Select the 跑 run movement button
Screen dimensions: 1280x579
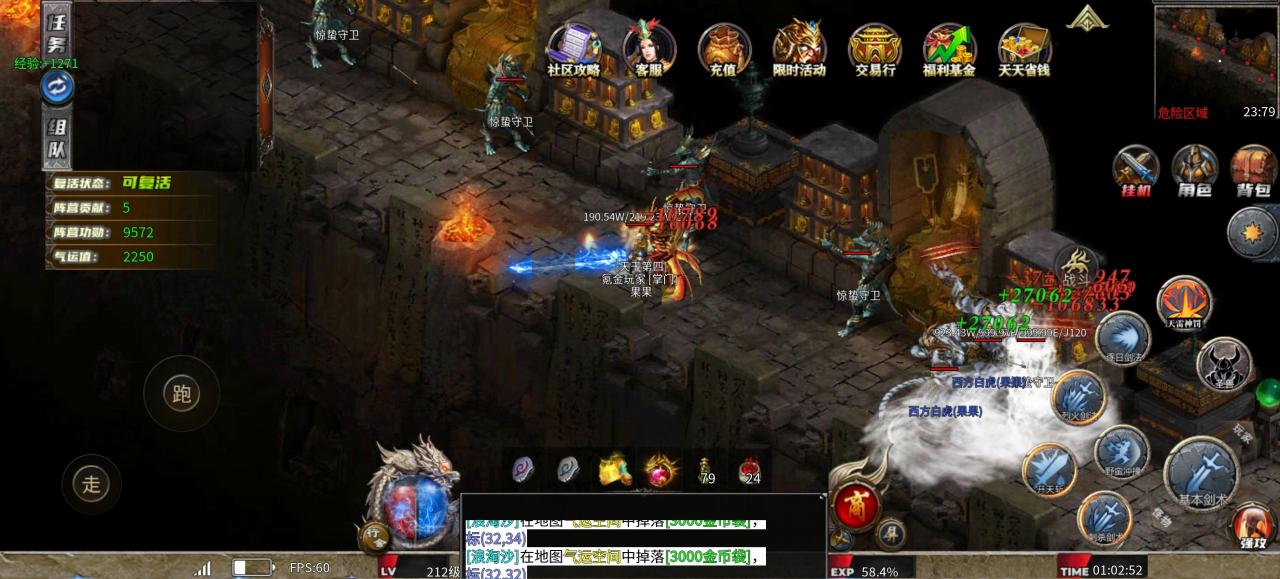(181, 393)
